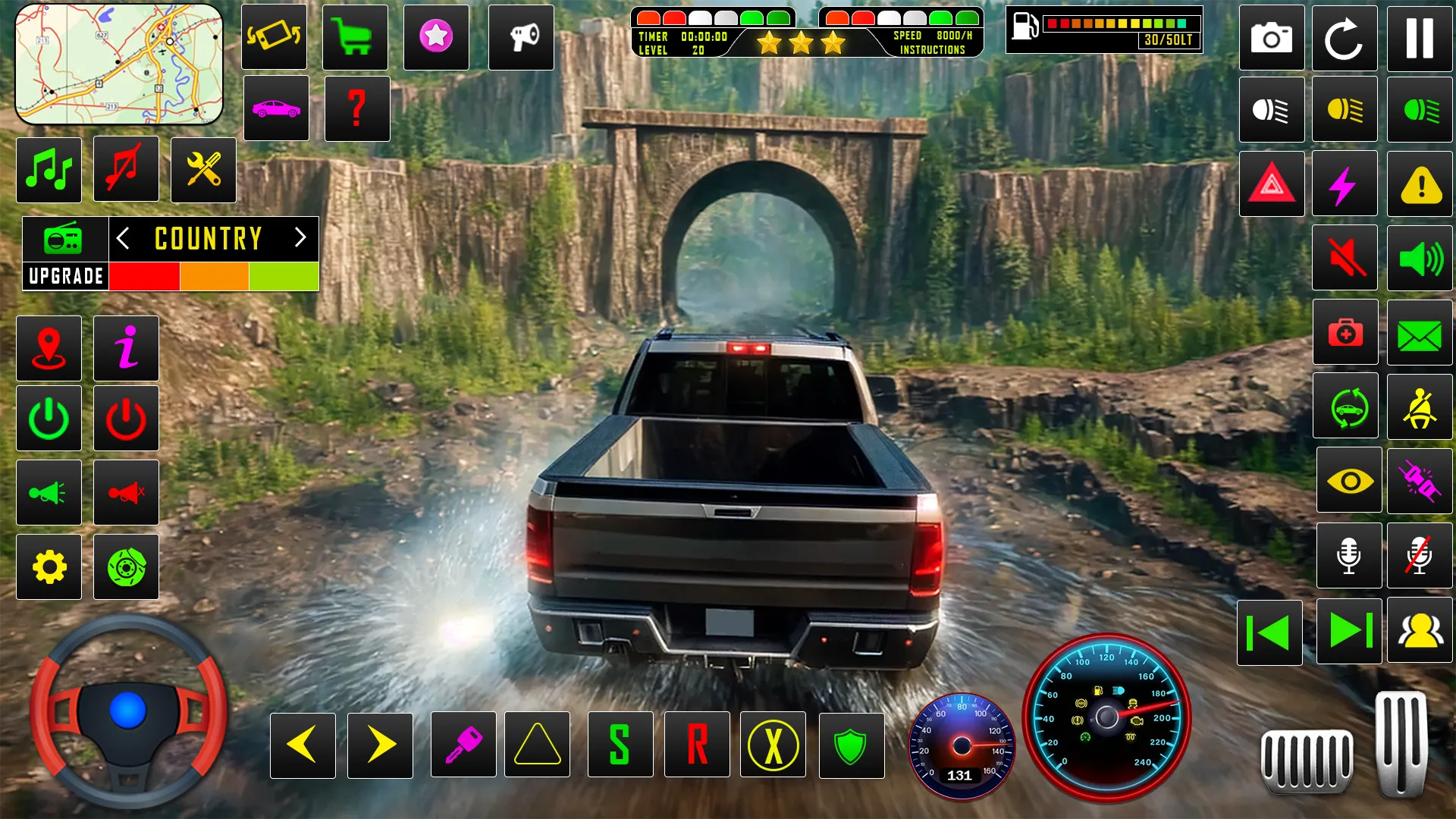This screenshot has height=819, width=1456.
Task: Click the fuel level bar
Action: [x=1122, y=23]
